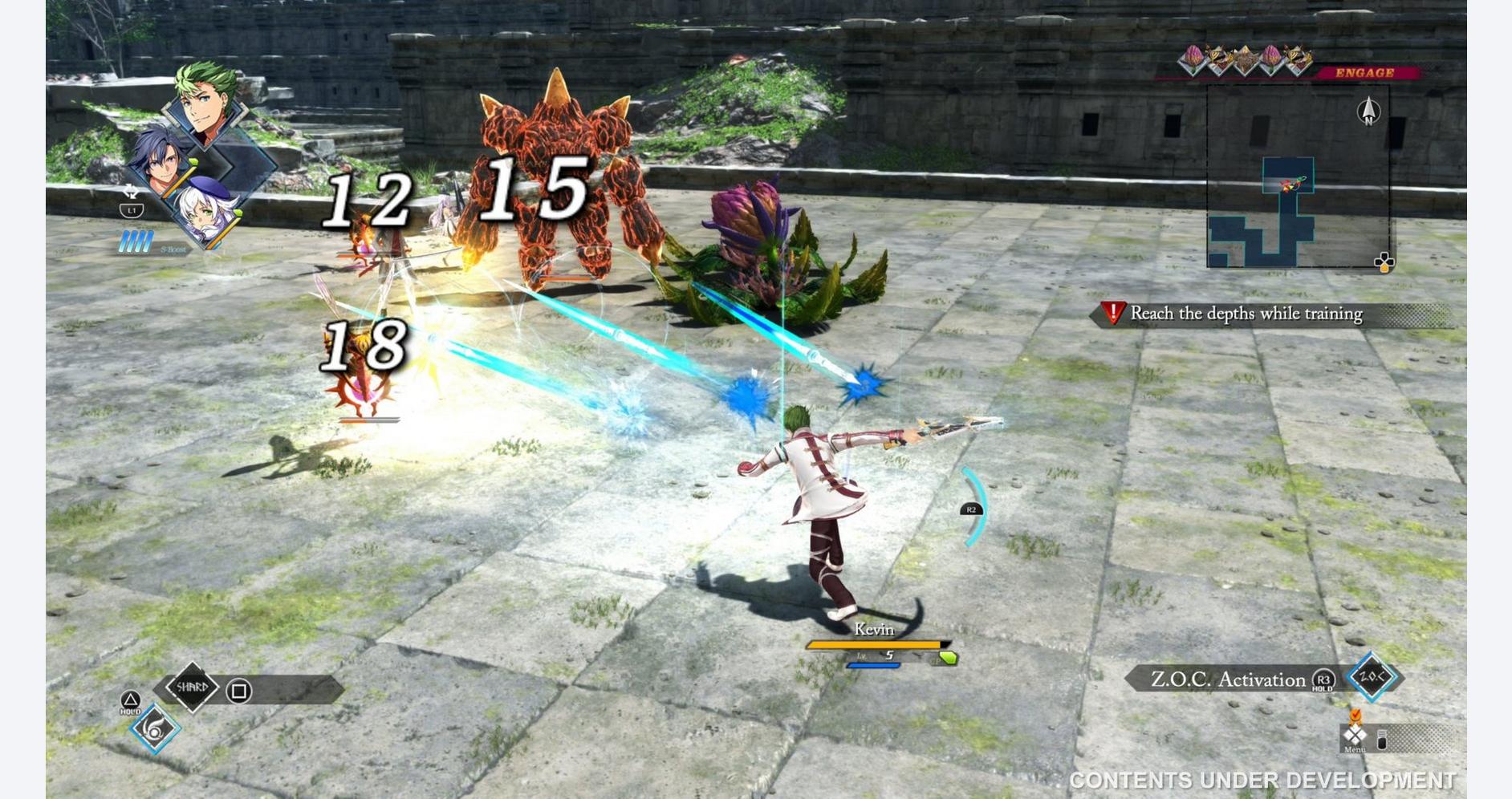
Task: Click the S-Boost gauge
Action: point(136,241)
